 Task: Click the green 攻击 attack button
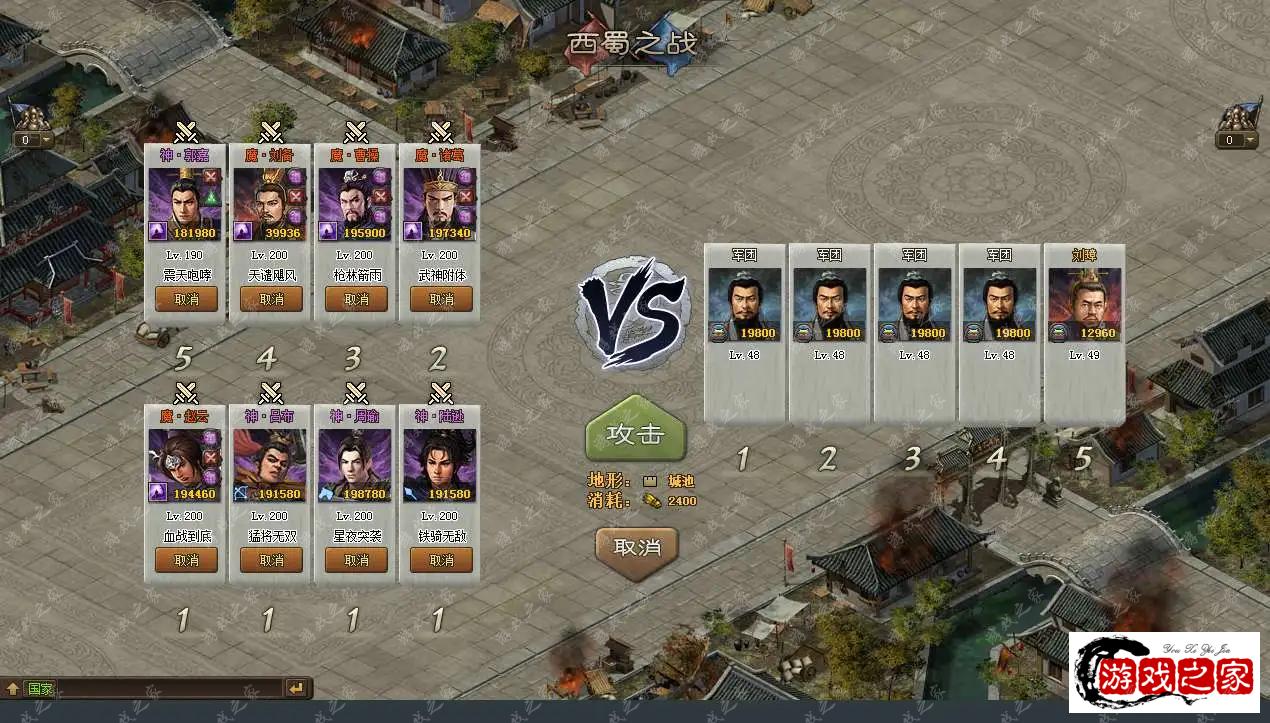coord(636,433)
